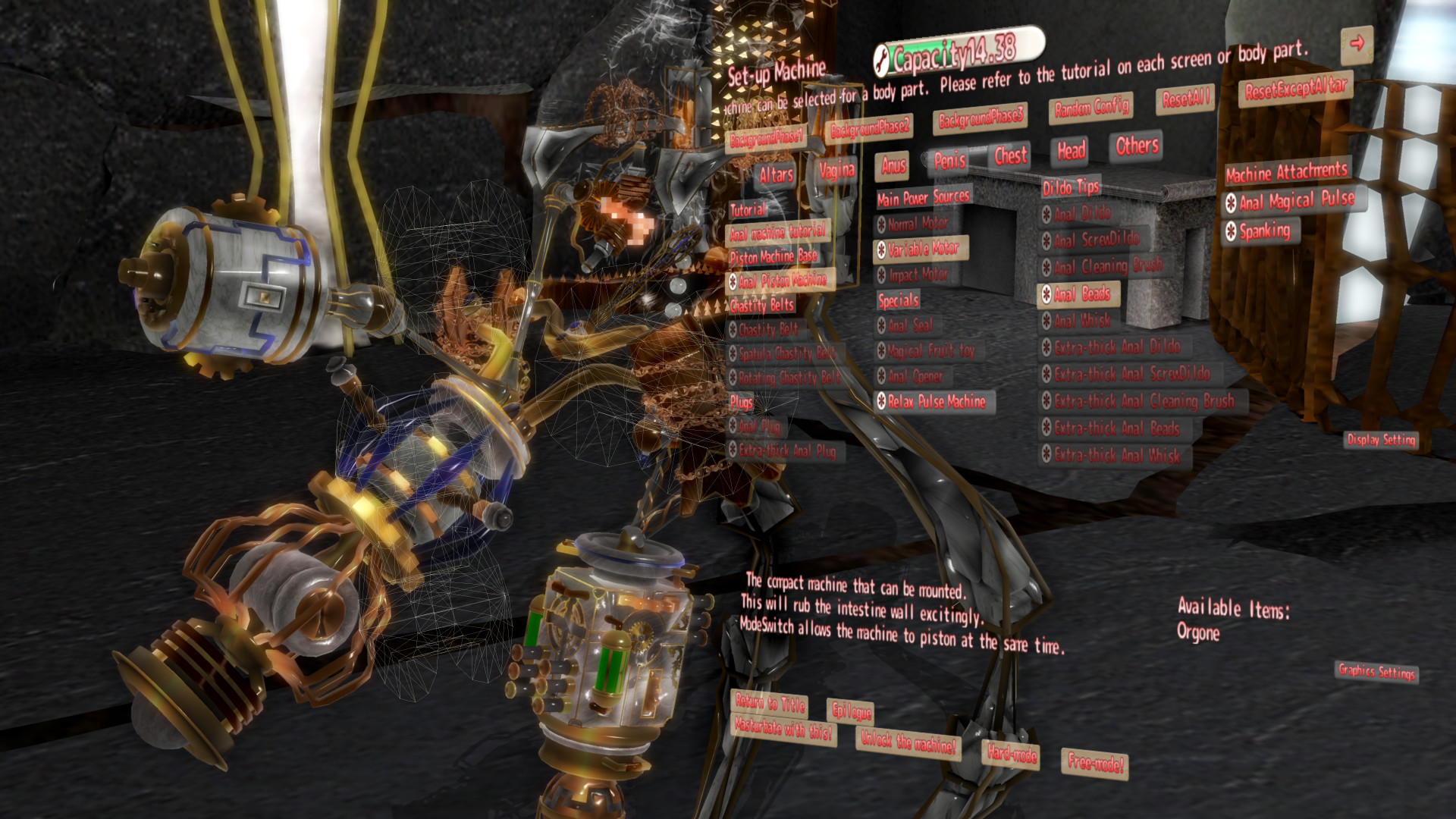Toggle the Impact Motor option
The width and height of the screenshot is (1456, 819).
coord(882,275)
